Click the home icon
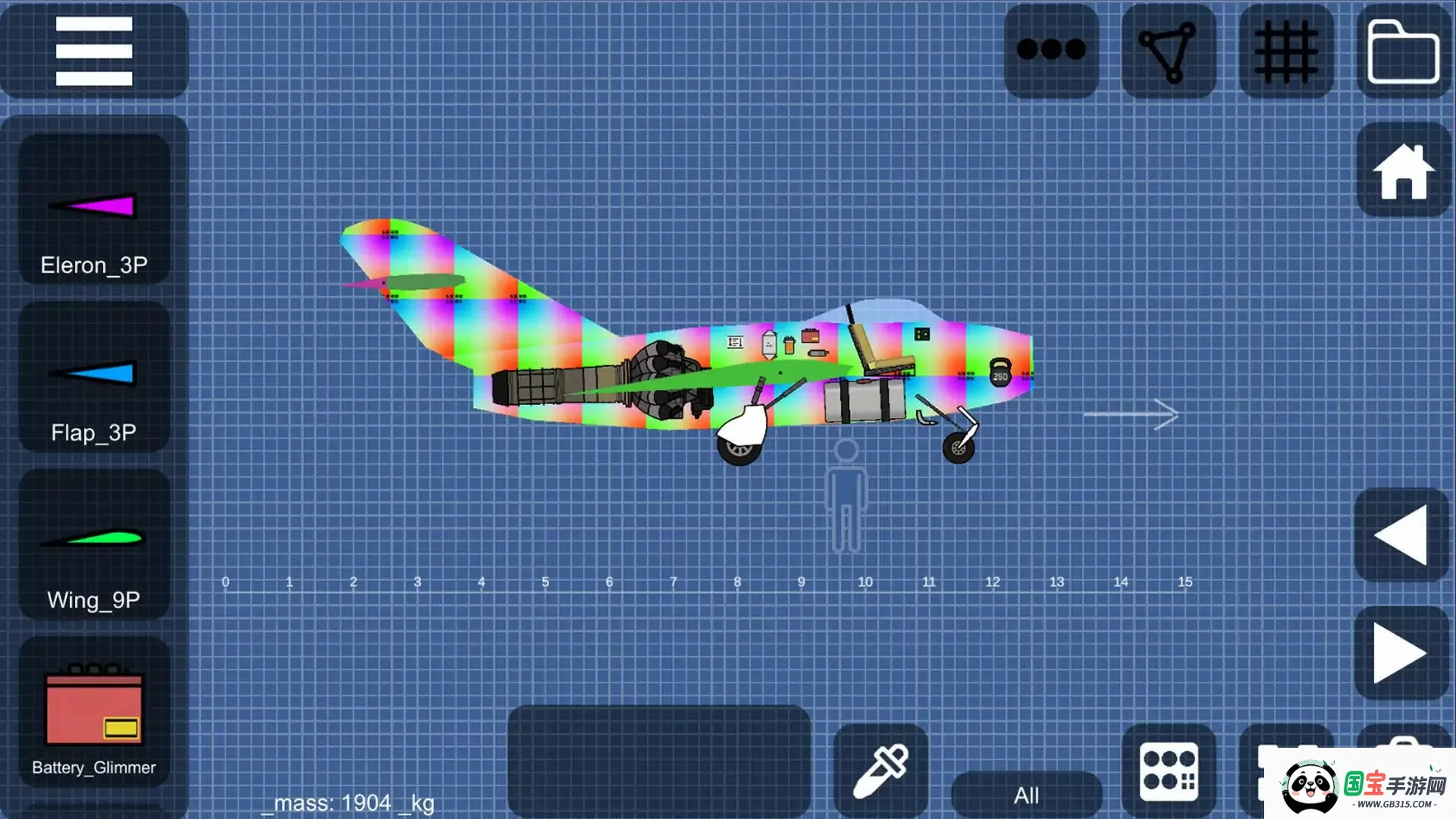Screen dimensions: 1456x819 pyautogui.click(x=1404, y=173)
